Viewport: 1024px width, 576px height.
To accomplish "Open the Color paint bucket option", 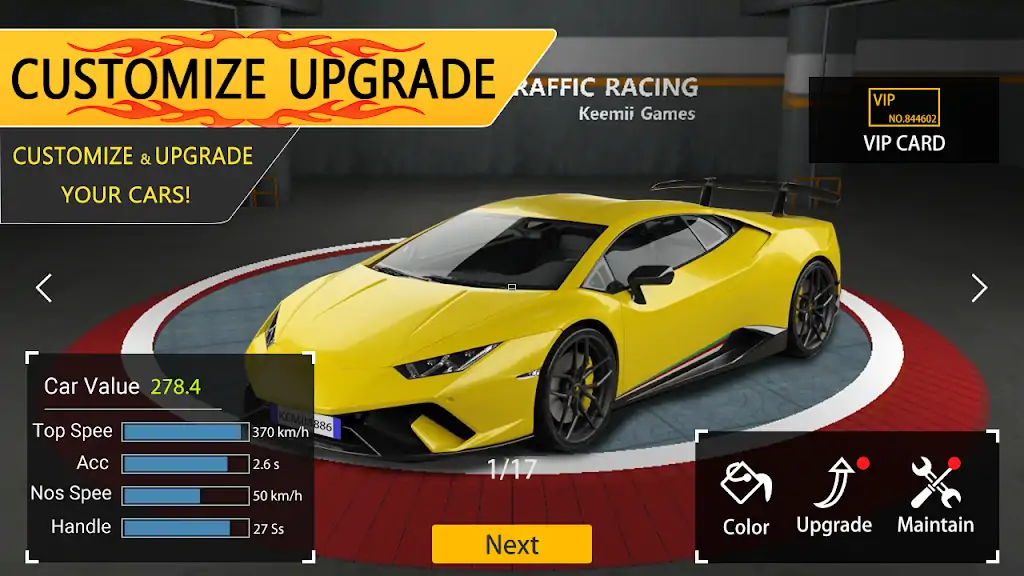I will 746,497.
